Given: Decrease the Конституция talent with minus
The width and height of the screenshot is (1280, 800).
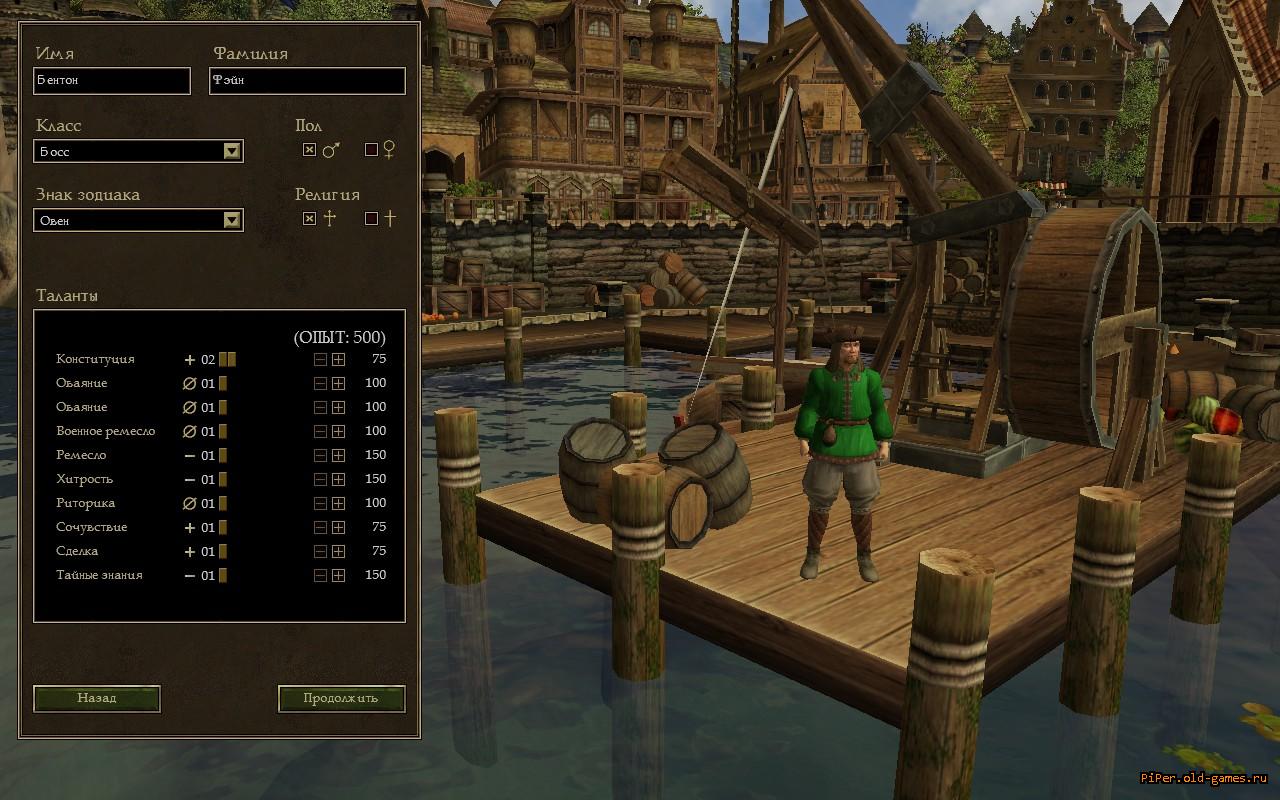Looking at the screenshot, I should [320, 360].
